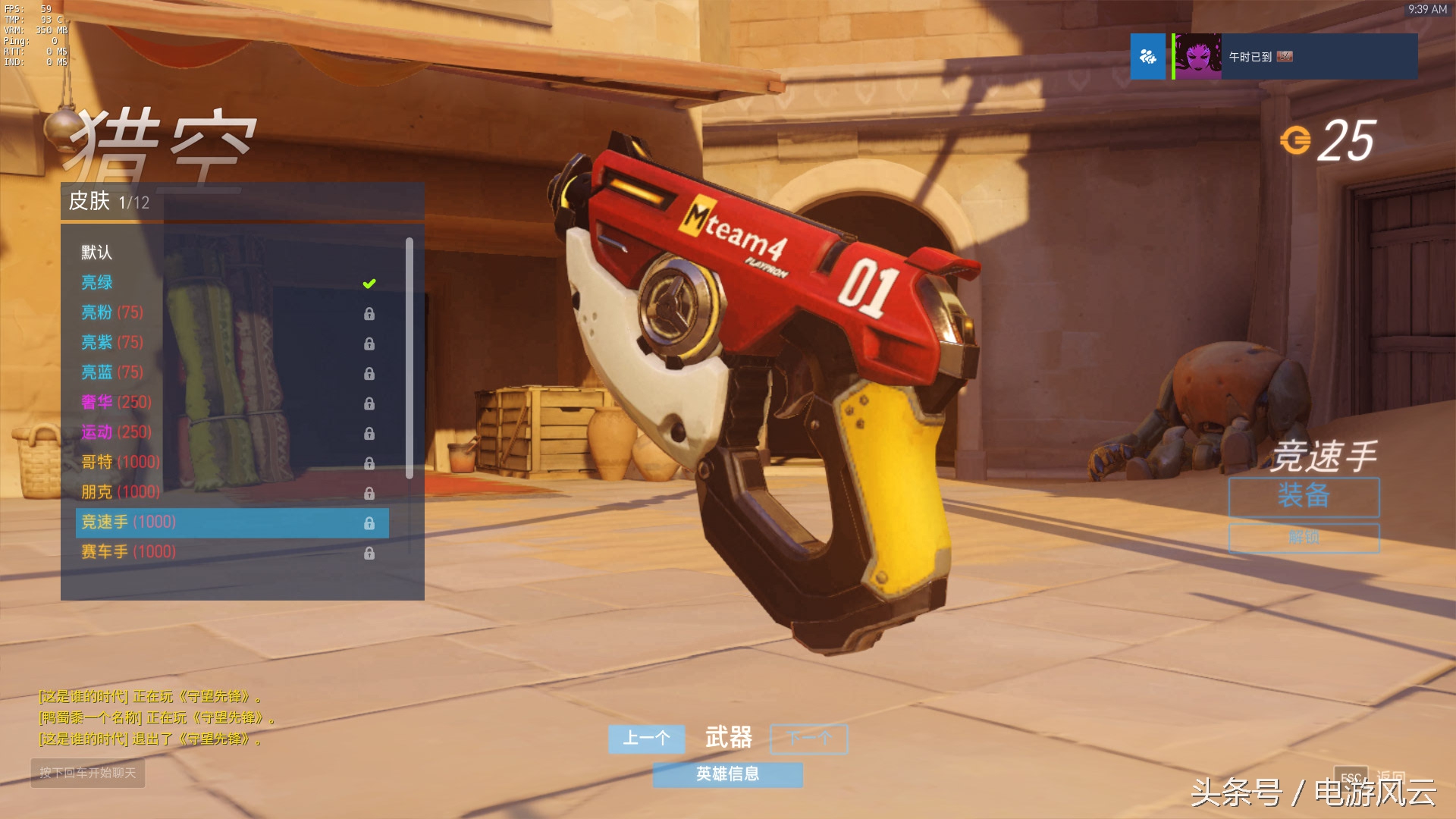1456x819 pixels.
Task: Click the skin list scrollbar
Action: click(409, 358)
